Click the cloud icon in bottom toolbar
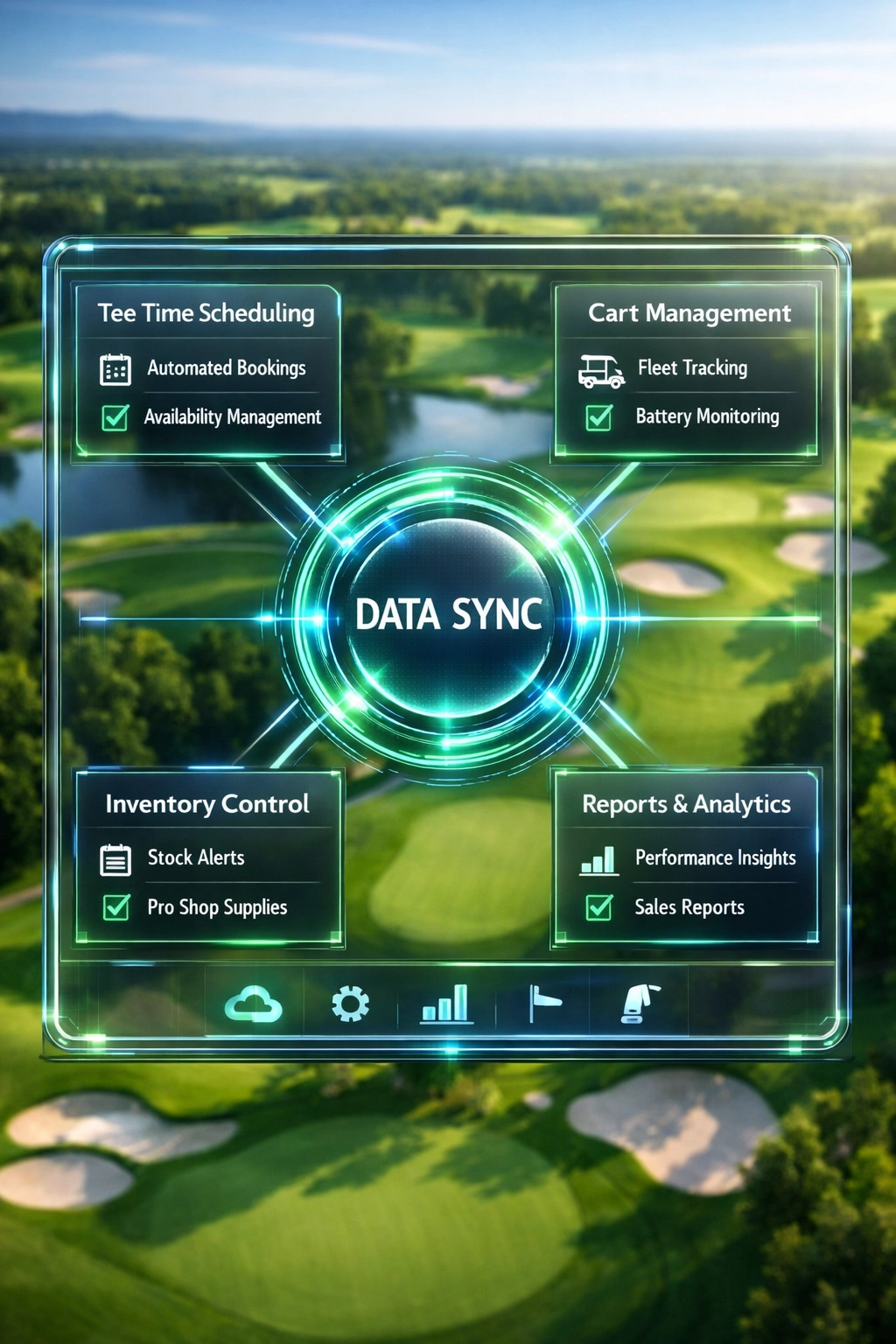896x1344 pixels. point(254,1004)
